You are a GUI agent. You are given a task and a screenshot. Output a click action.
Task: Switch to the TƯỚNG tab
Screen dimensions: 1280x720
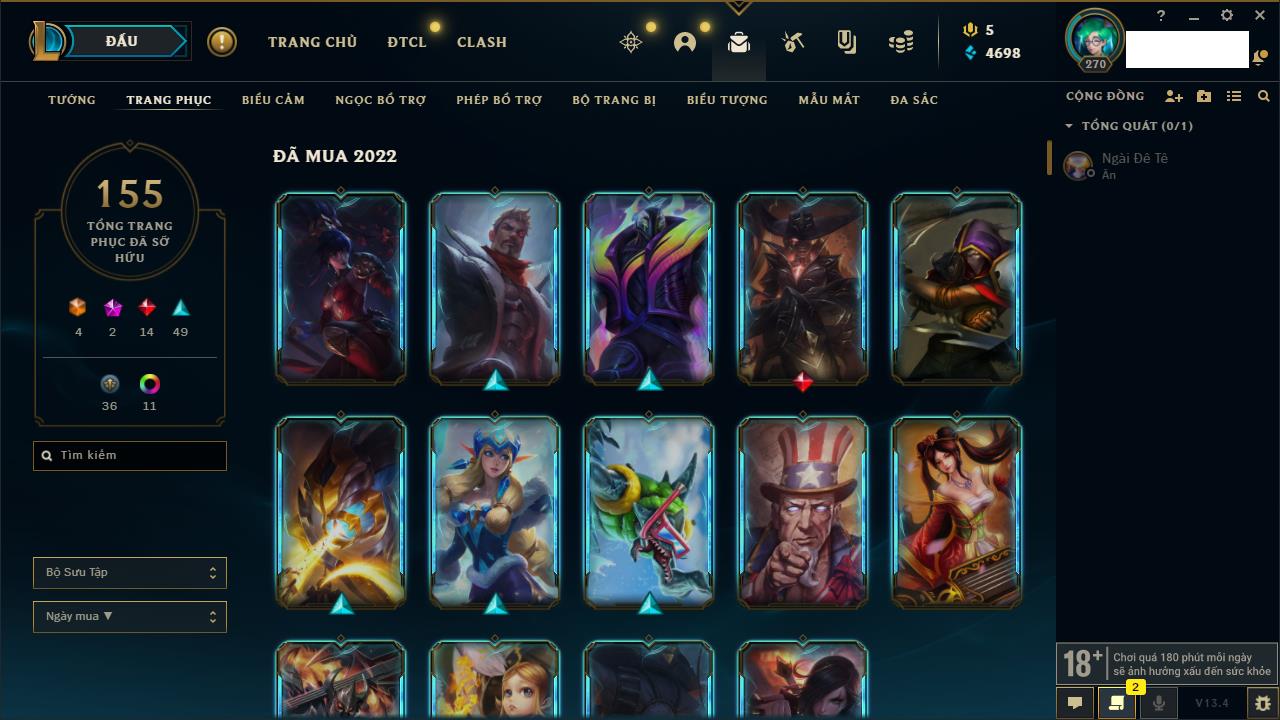72,100
